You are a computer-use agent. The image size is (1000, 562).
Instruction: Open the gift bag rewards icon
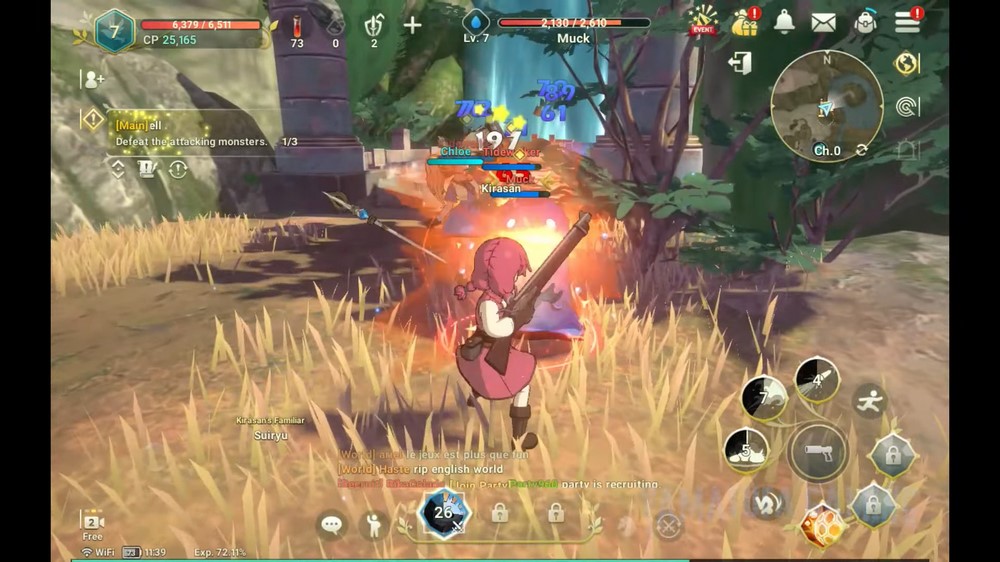(x=745, y=22)
